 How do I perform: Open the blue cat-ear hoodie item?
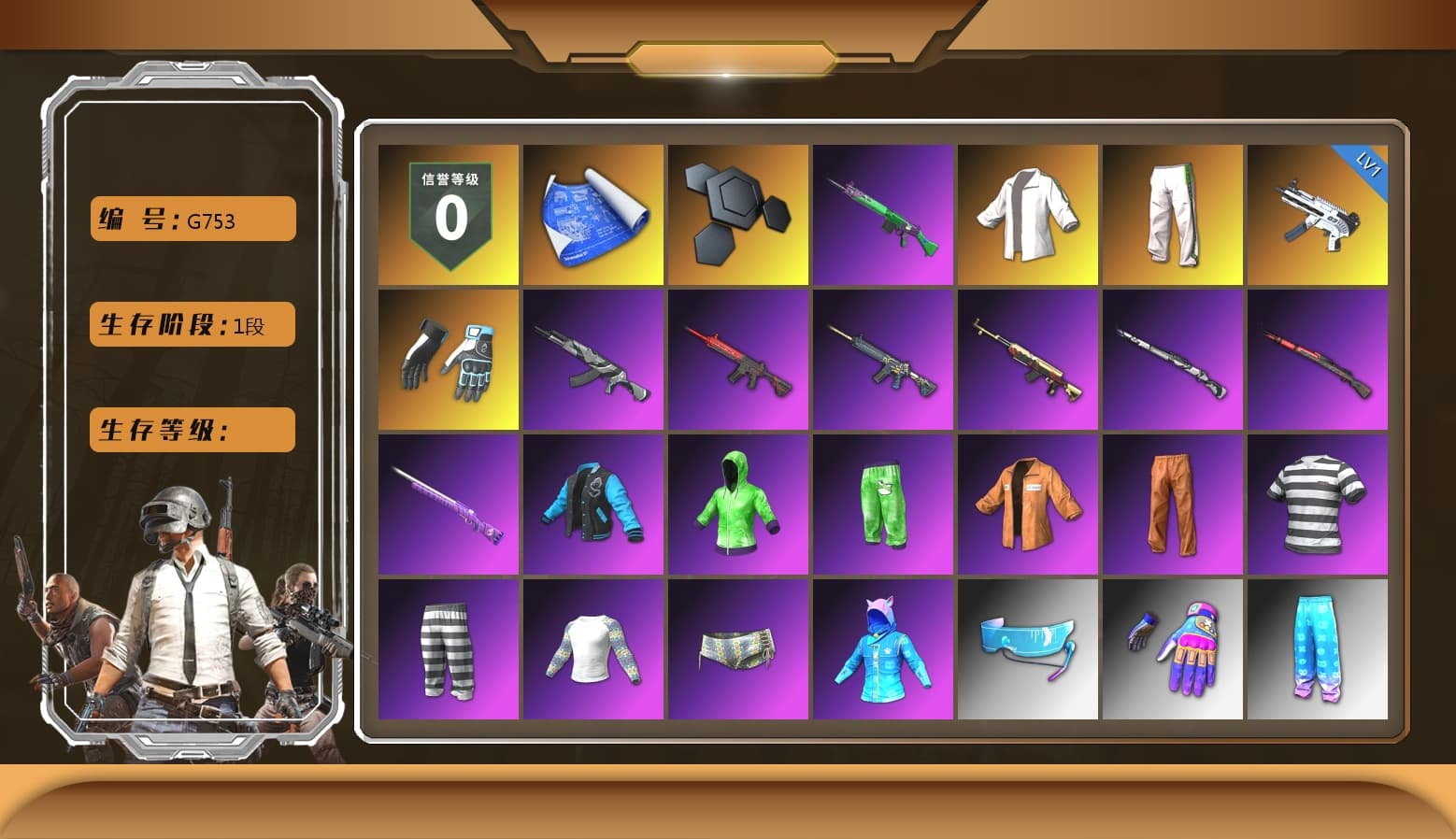(x=883, y=649)
